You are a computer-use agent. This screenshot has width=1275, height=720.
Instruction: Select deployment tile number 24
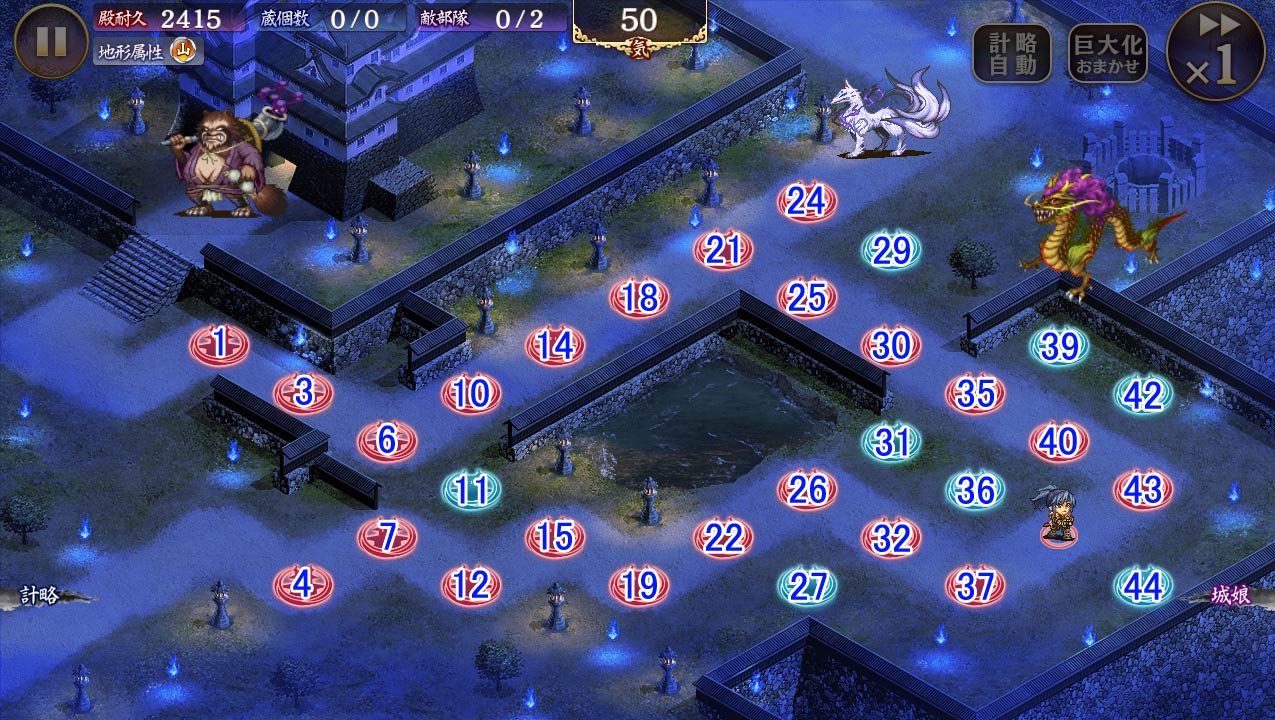tap(806, 202)
